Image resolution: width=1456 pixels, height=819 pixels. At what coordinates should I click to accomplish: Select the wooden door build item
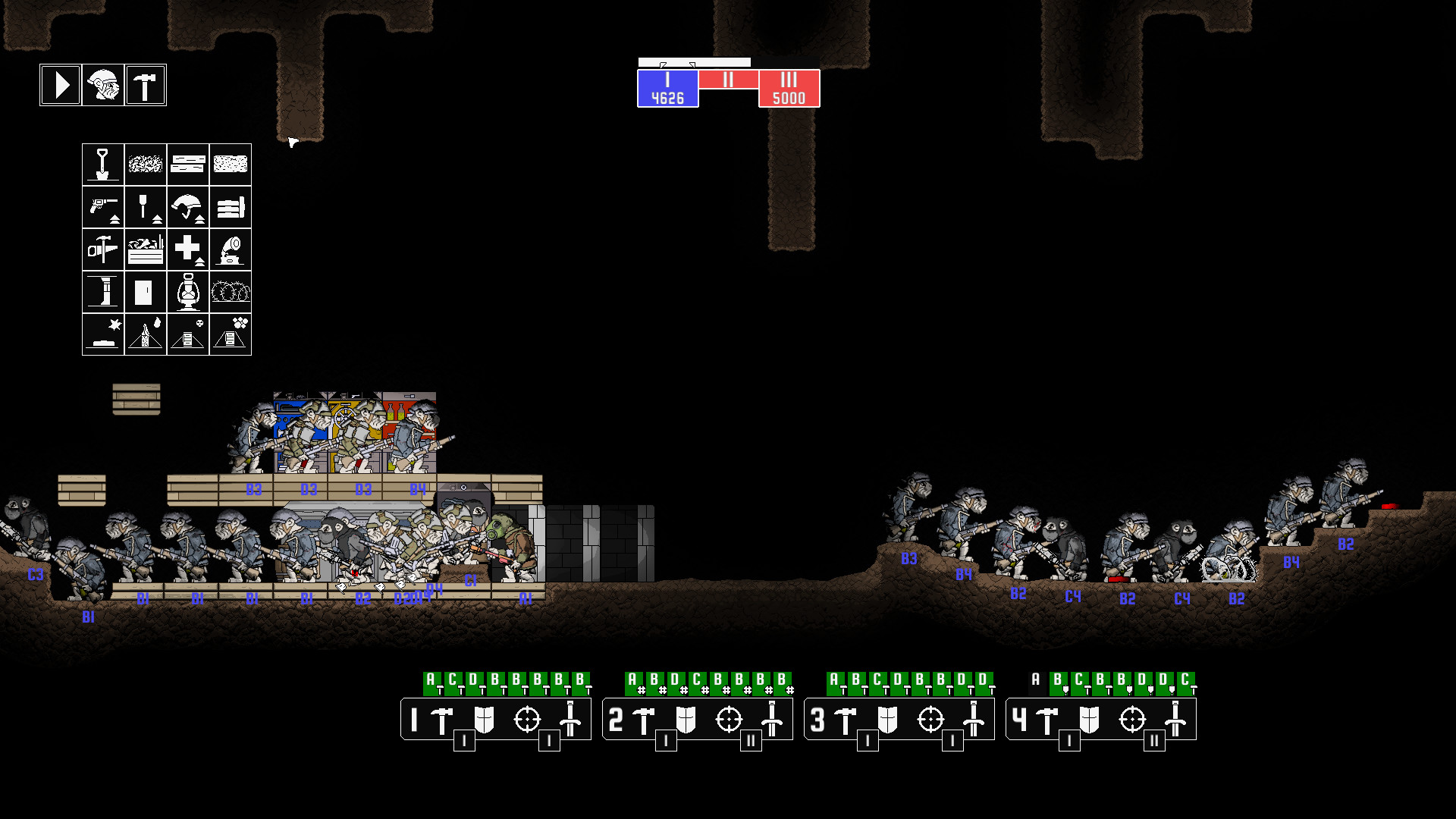[x=146, y=291]
